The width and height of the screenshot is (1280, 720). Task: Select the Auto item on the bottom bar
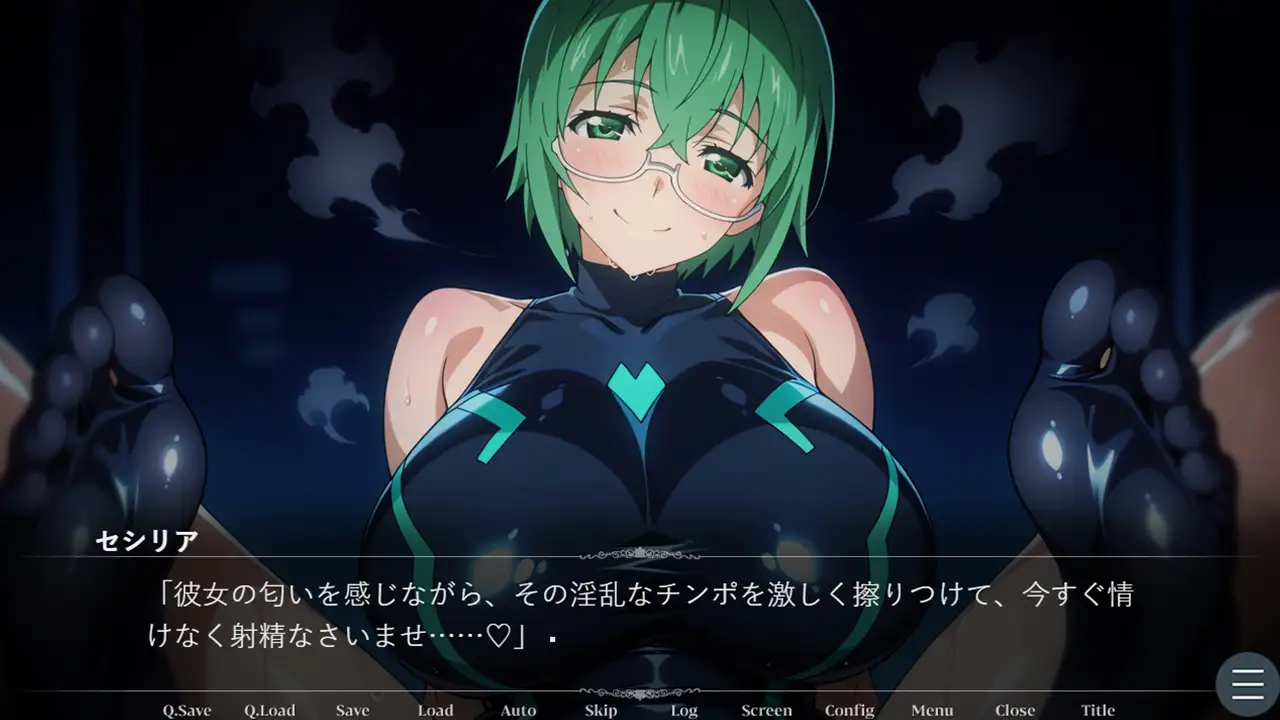pyautogui.click(x=518, y=710)
